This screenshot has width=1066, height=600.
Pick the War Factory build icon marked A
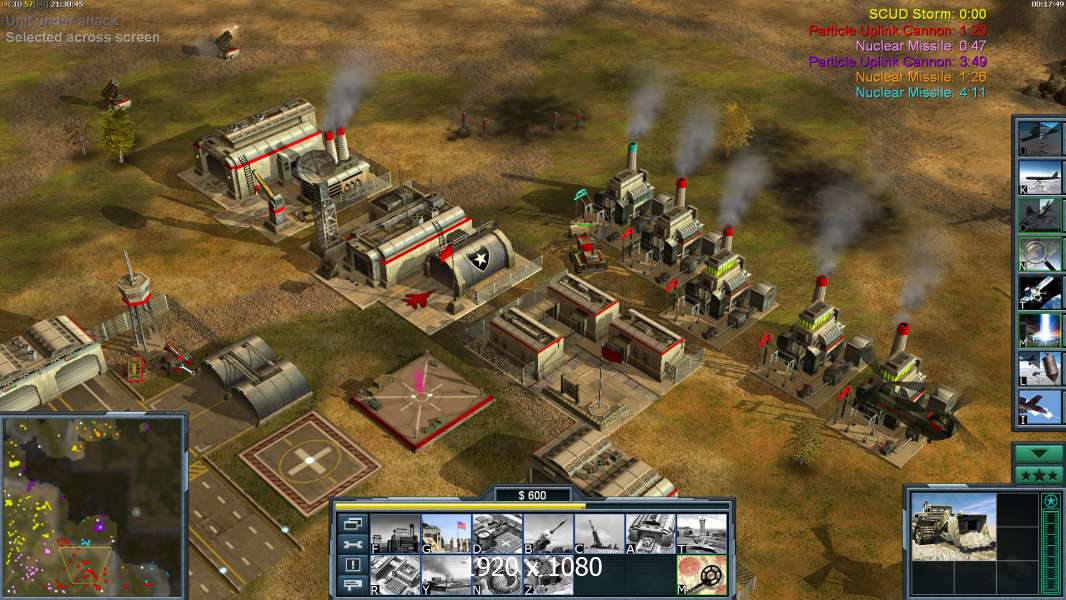(650, 533)
